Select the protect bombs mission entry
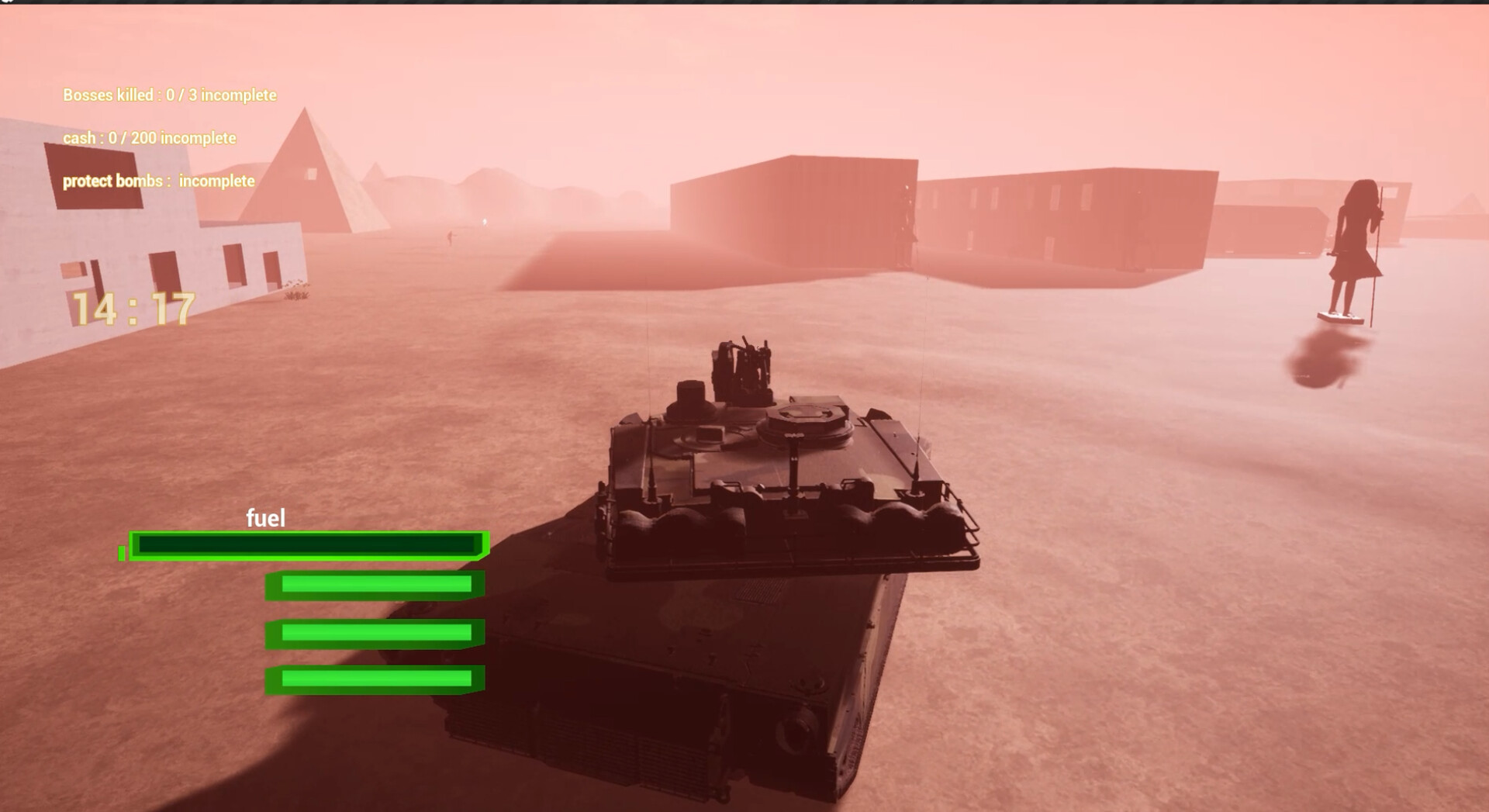Image resolution: width=1489 pixels, height=812 pixels. (158, 181)
